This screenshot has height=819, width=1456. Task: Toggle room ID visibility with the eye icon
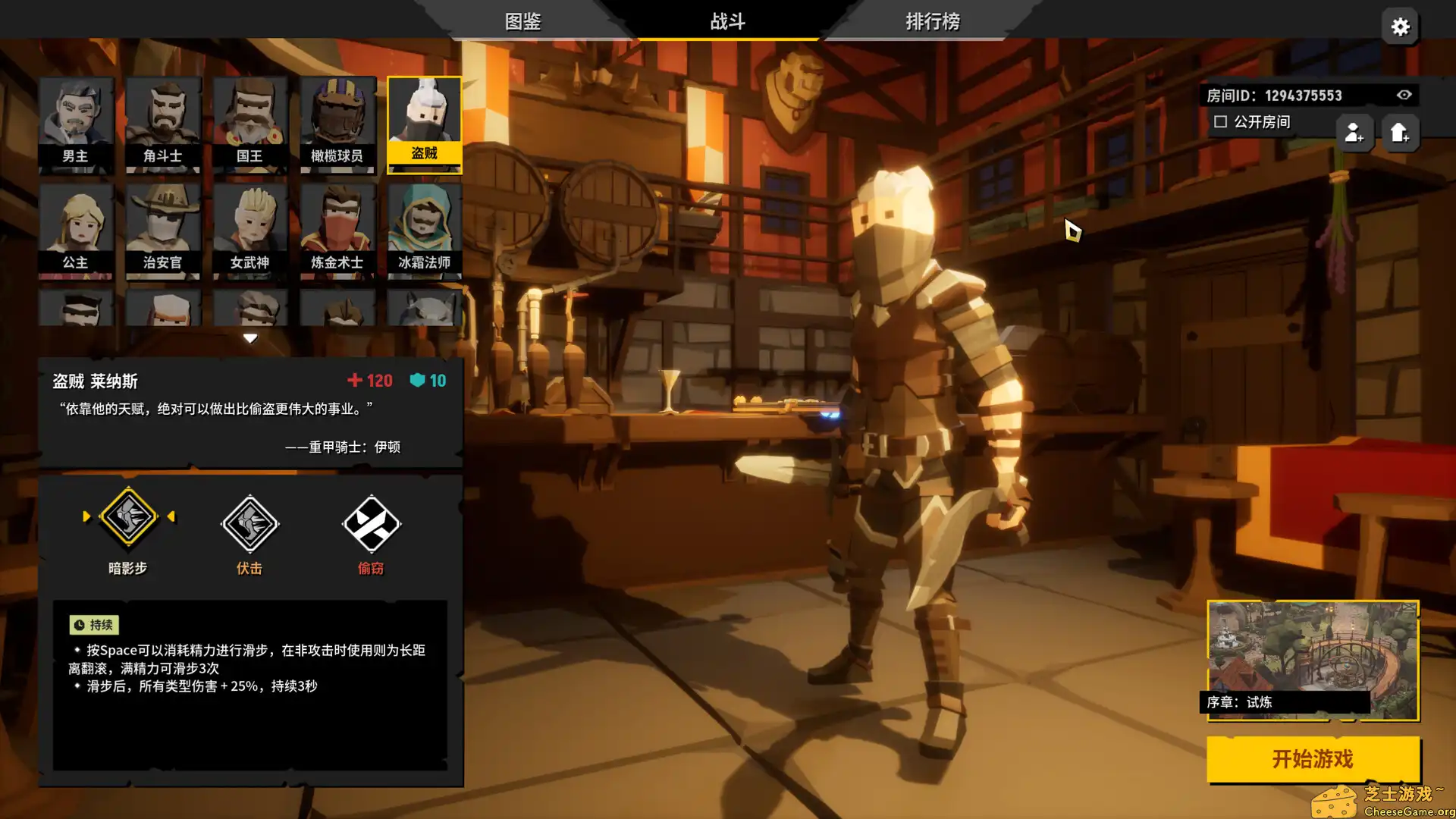click(x=1404, y=95)
